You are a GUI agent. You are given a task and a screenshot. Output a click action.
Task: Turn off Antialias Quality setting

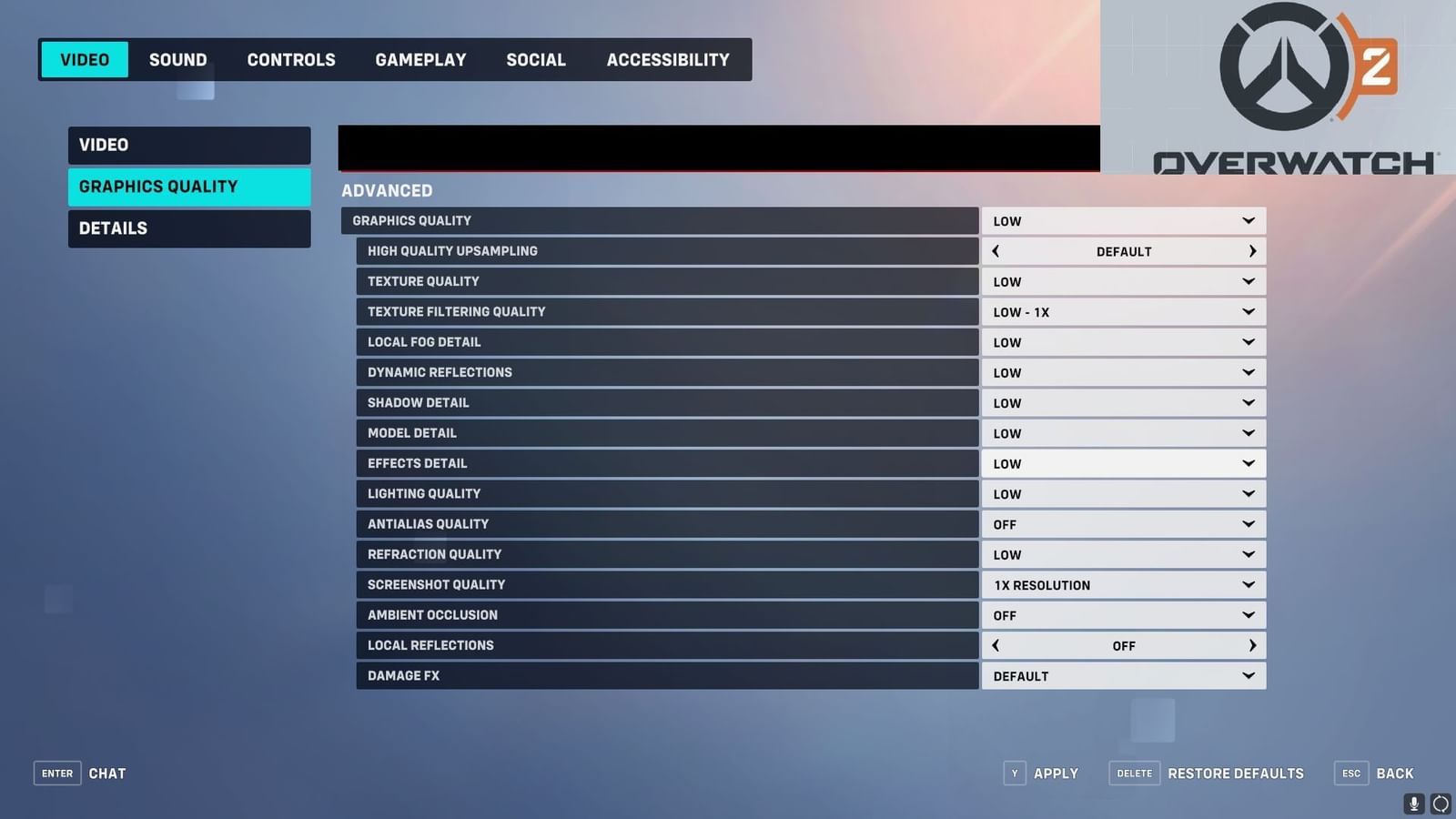point(1123,523)
